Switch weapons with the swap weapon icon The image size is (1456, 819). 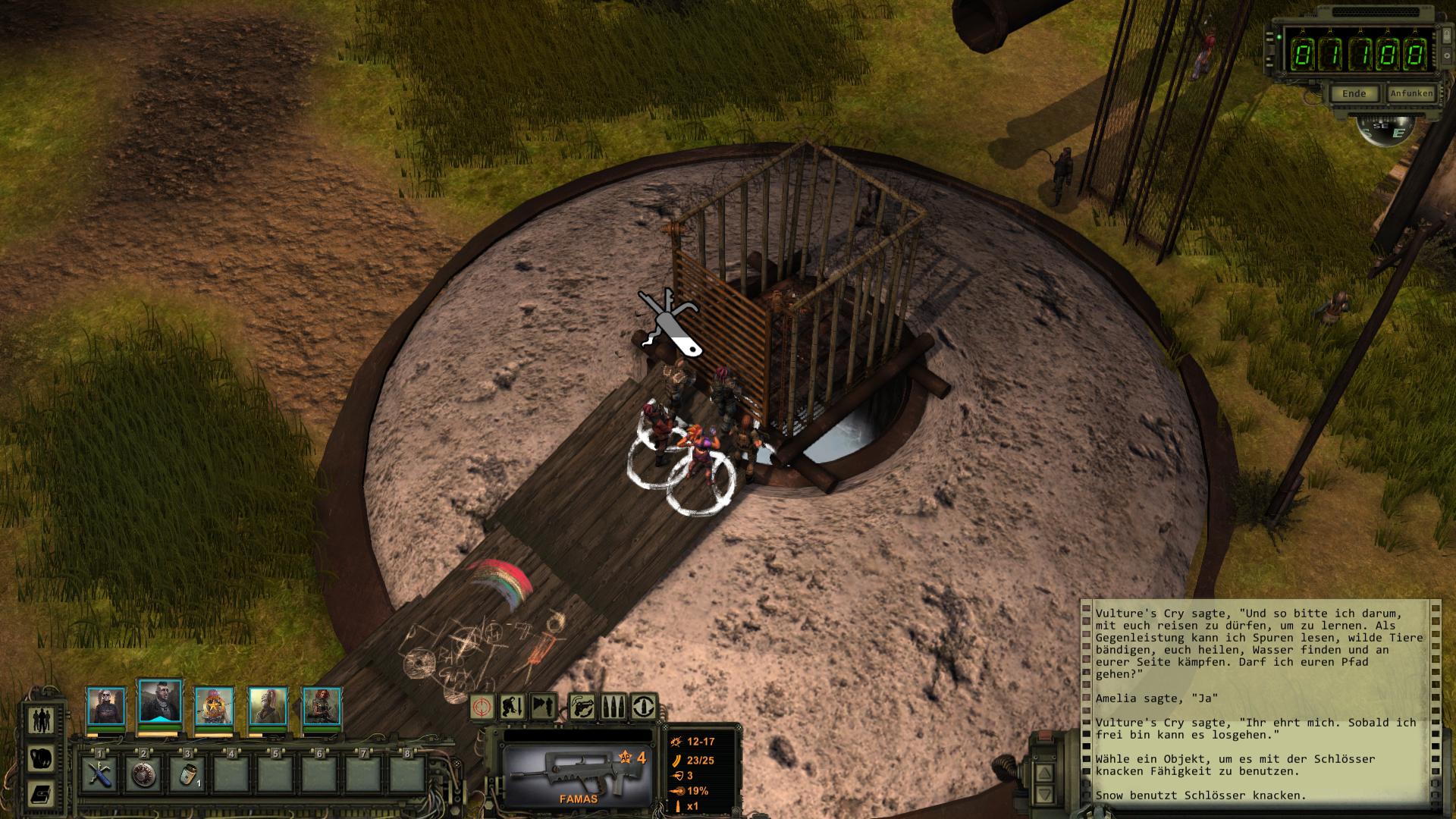point(582,708)
